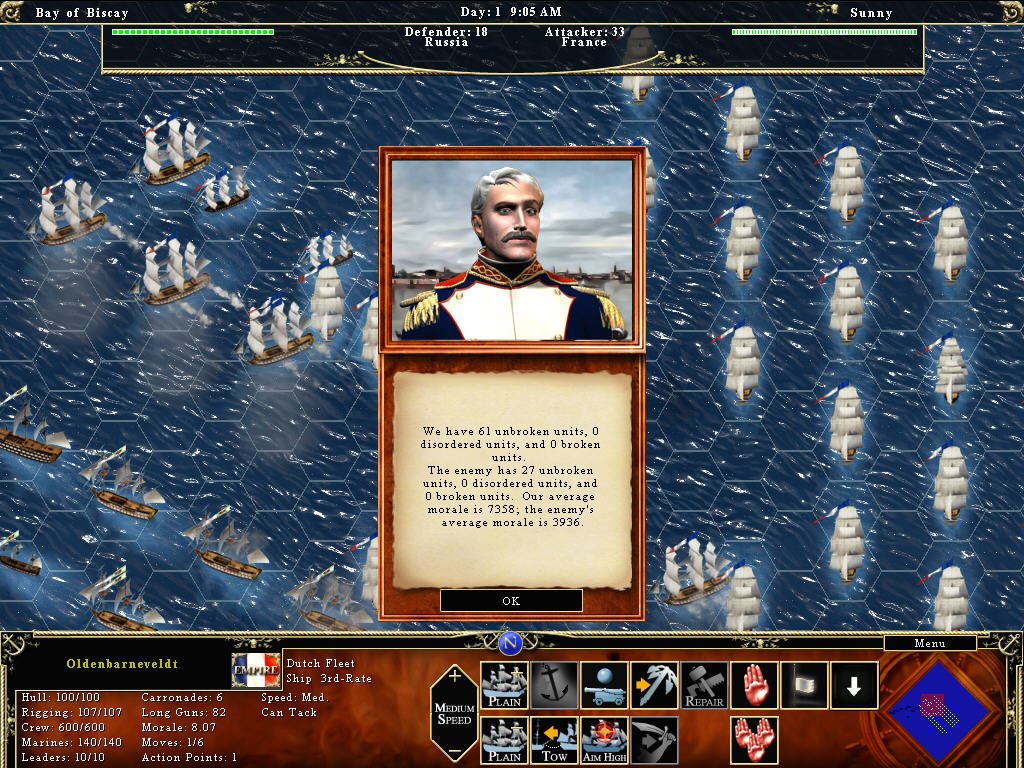
Task: Select the cannon and cannonball icon
Action: (605, 686)
